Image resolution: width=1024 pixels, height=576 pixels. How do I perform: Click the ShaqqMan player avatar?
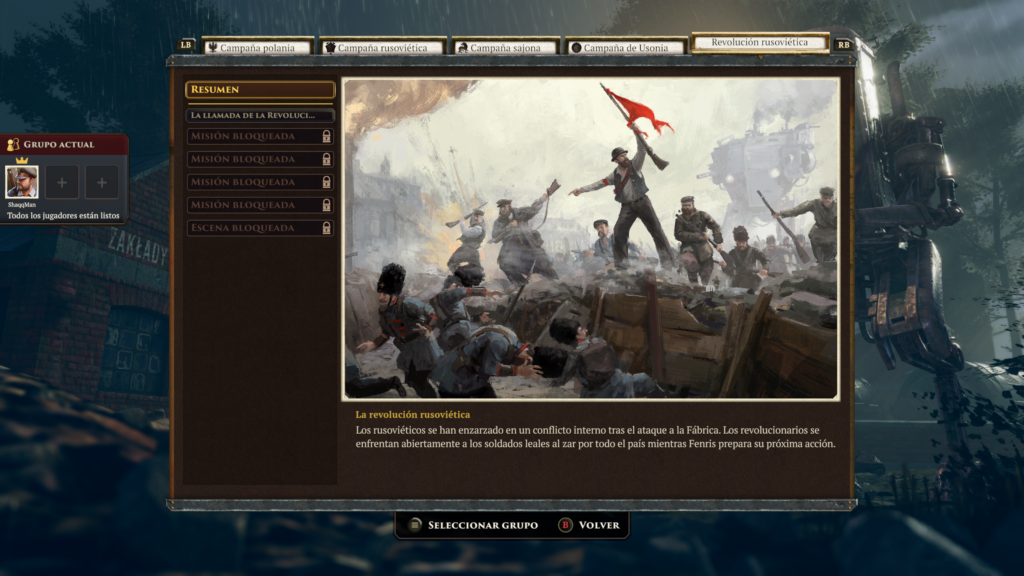click(x=22, y=182)
